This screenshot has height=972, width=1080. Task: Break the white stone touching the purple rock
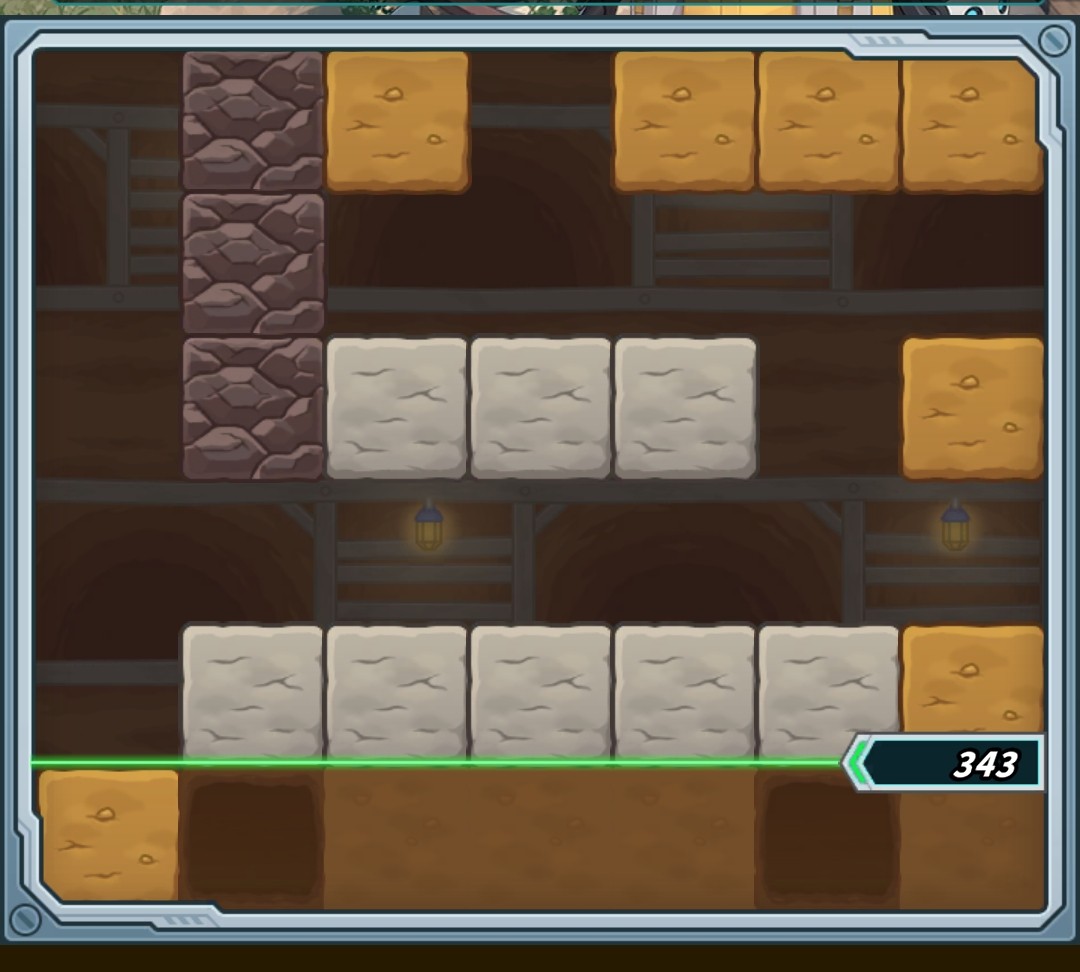click(397, 408)
